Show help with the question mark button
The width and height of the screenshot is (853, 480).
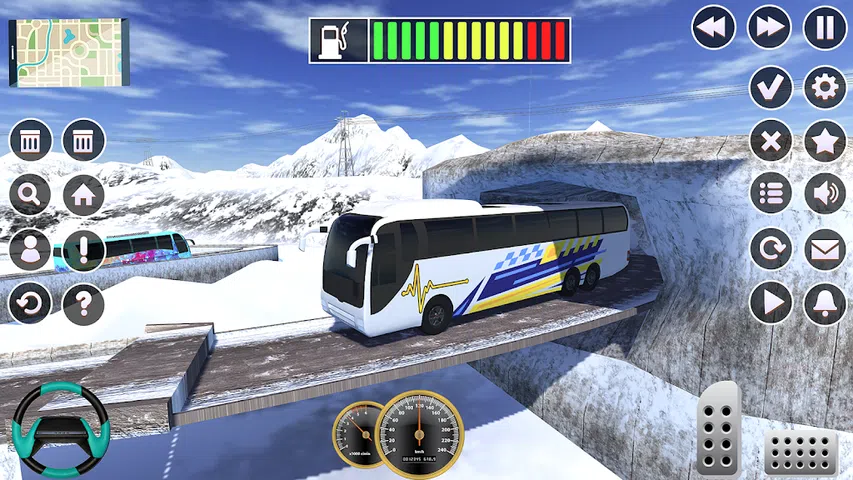[84, 303]
